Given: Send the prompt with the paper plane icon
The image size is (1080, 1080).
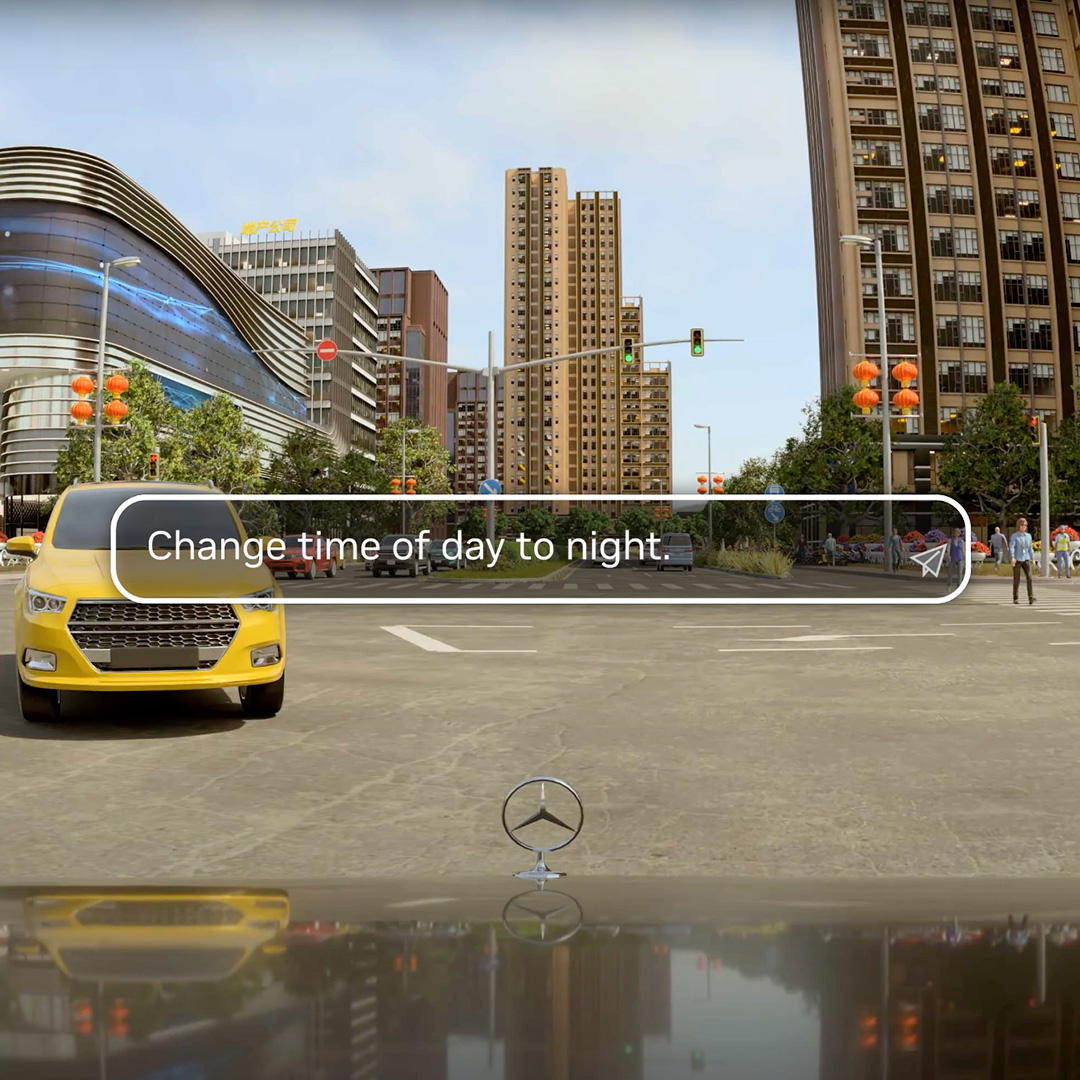Looking at the screenshot, I should click(929, 560).
